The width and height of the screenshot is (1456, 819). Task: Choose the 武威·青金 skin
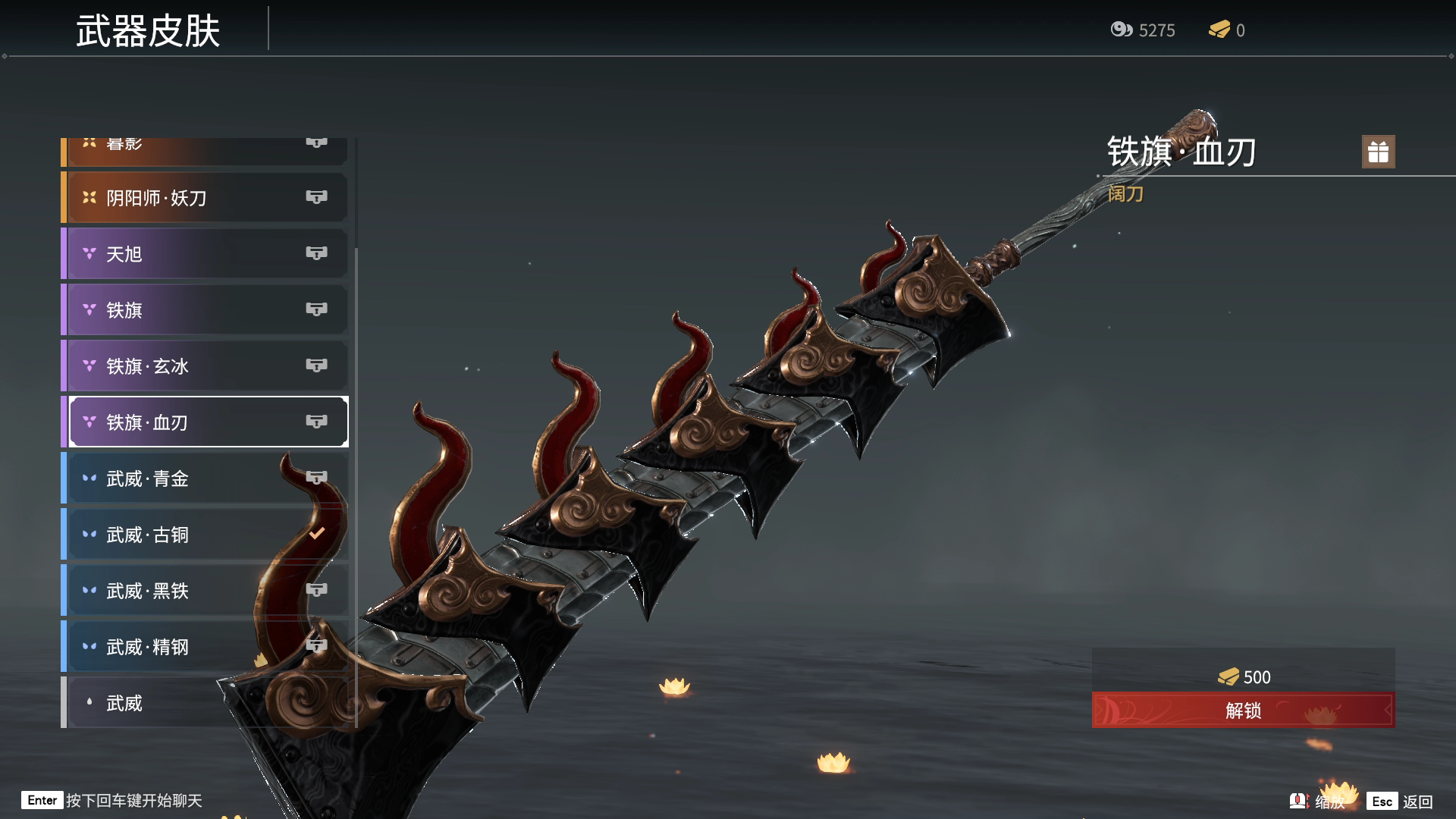click(205, 479)
